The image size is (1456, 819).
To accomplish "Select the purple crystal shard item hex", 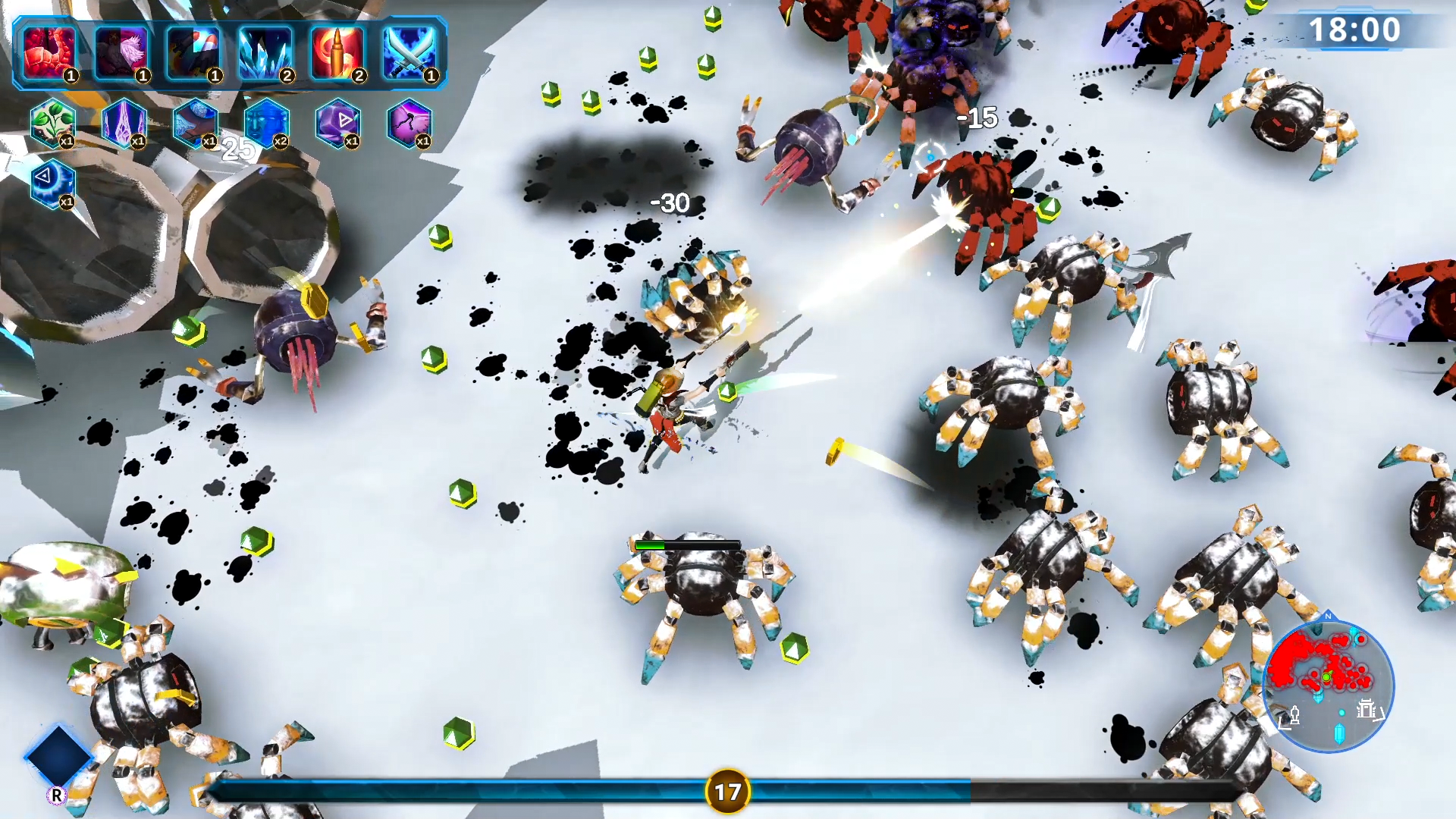I will pos(124,124).
